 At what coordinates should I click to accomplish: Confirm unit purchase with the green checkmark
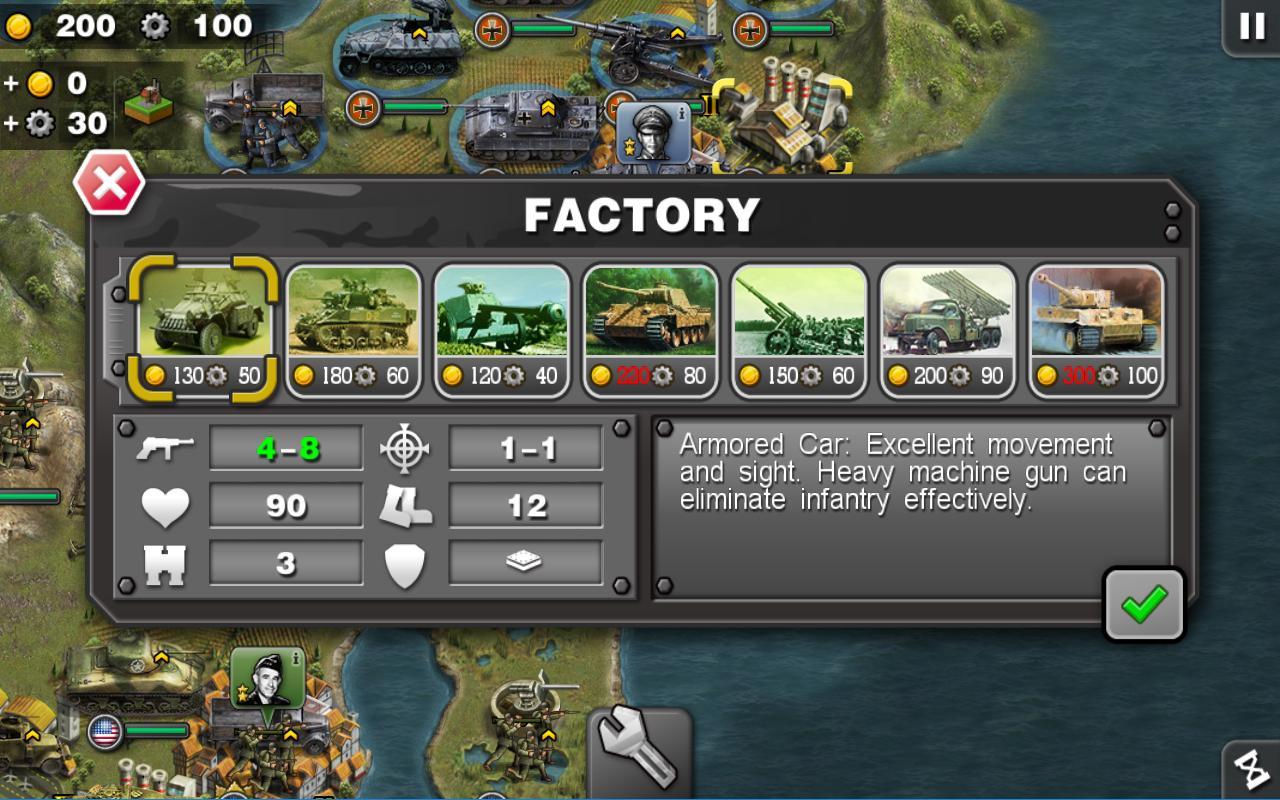[x=1143, y=603]
